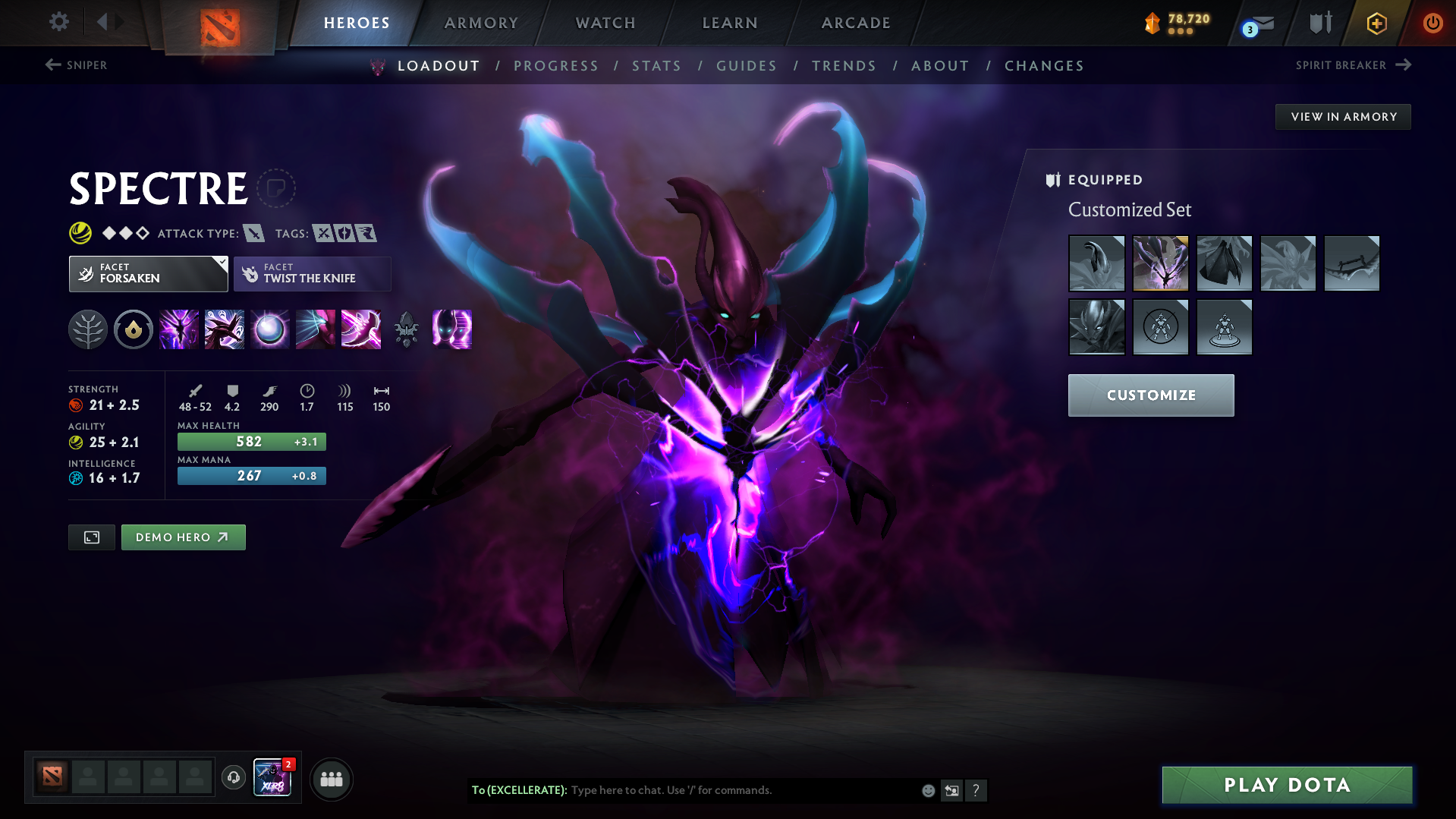Click the green health bar showing 582

pyautogui.click(x=251, y=441)
